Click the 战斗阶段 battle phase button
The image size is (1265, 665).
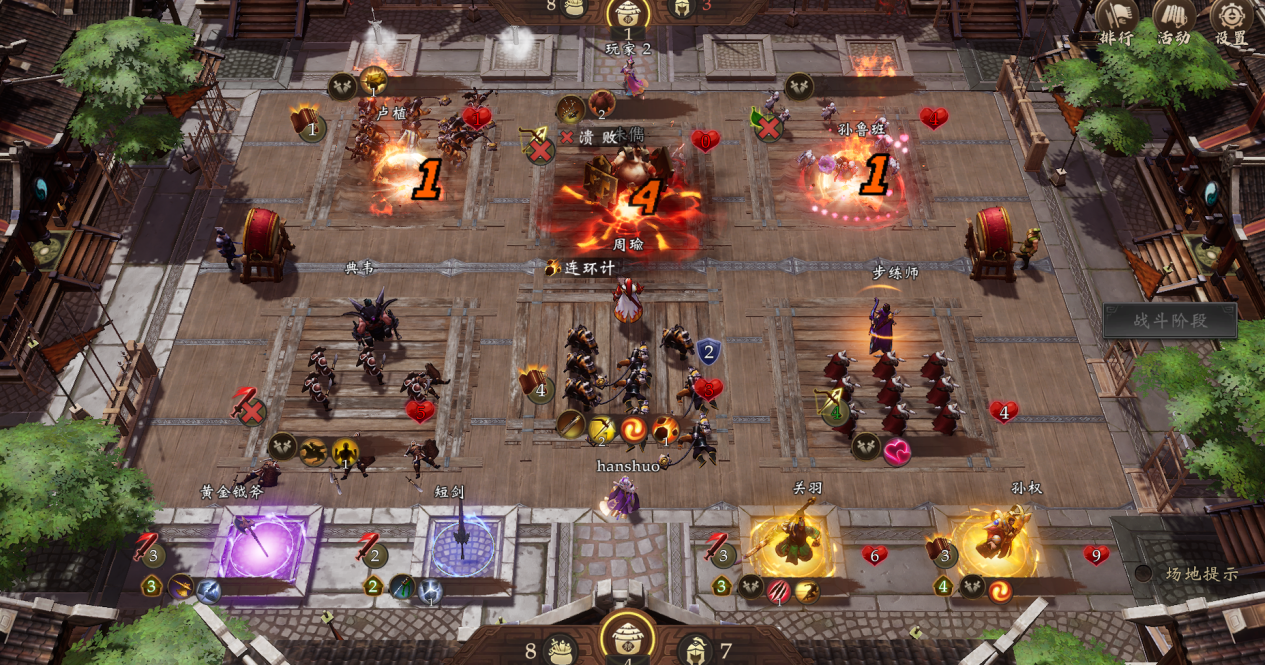[1170, 321]
